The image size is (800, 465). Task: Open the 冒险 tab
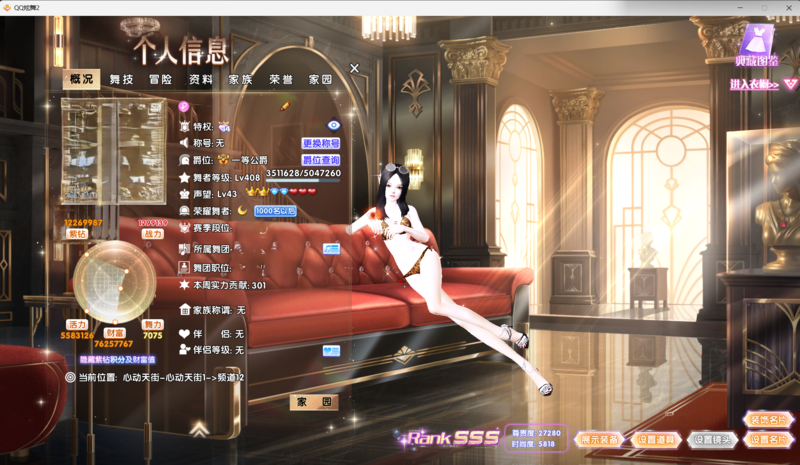160,79
